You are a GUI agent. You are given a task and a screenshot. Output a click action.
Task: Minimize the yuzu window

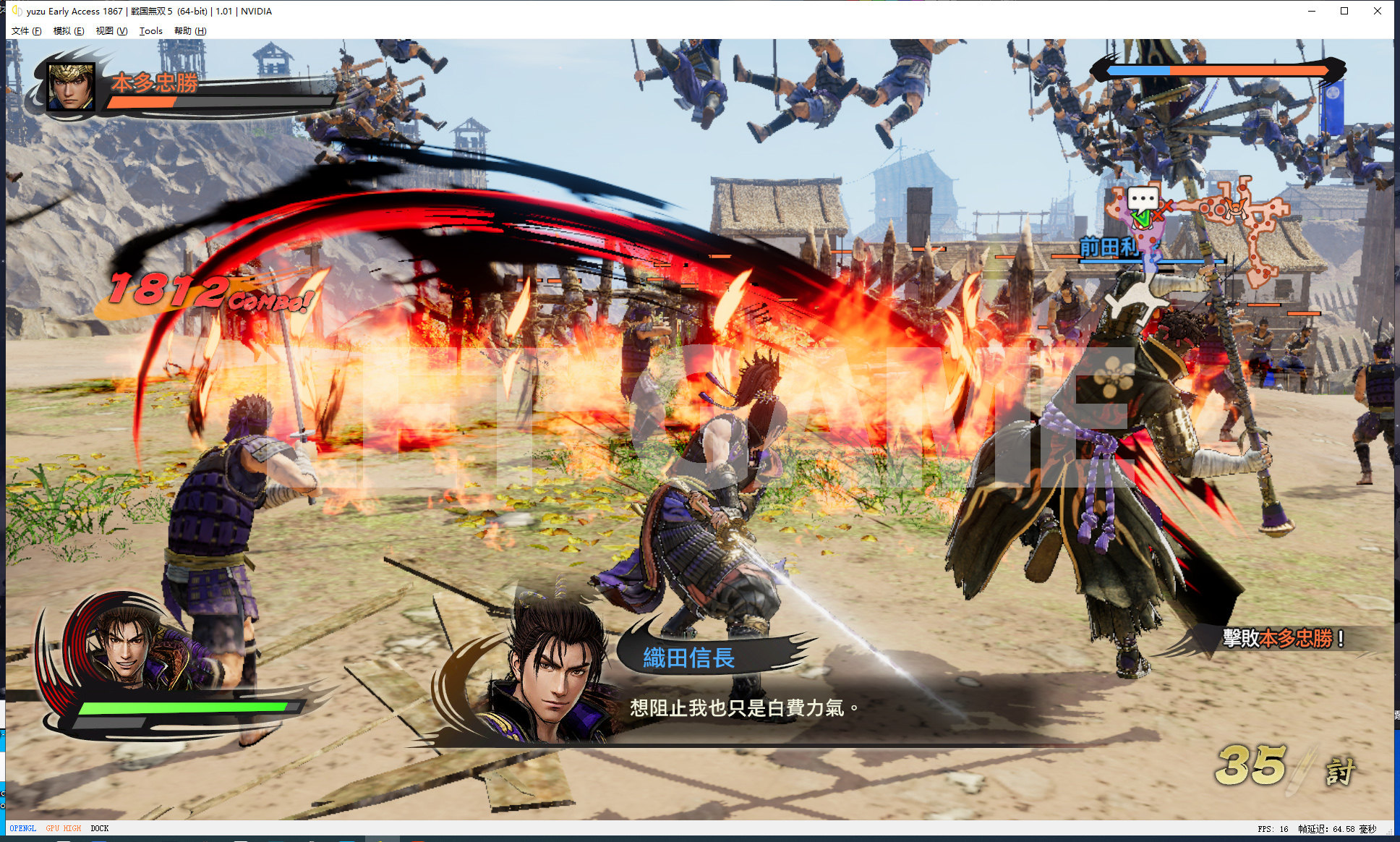pyautogui.click(x=1311, y=11)
